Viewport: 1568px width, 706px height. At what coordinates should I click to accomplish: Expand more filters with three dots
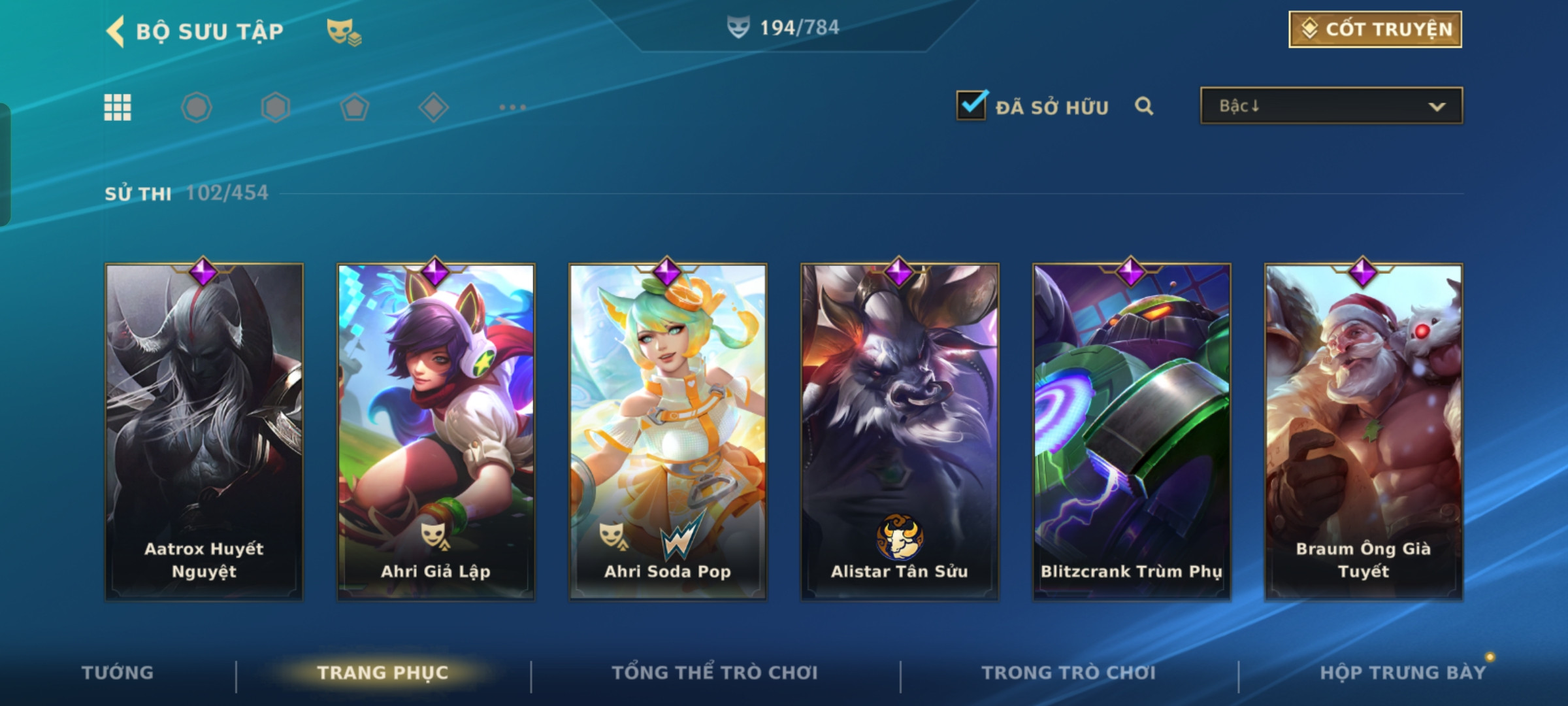[512, 107]
